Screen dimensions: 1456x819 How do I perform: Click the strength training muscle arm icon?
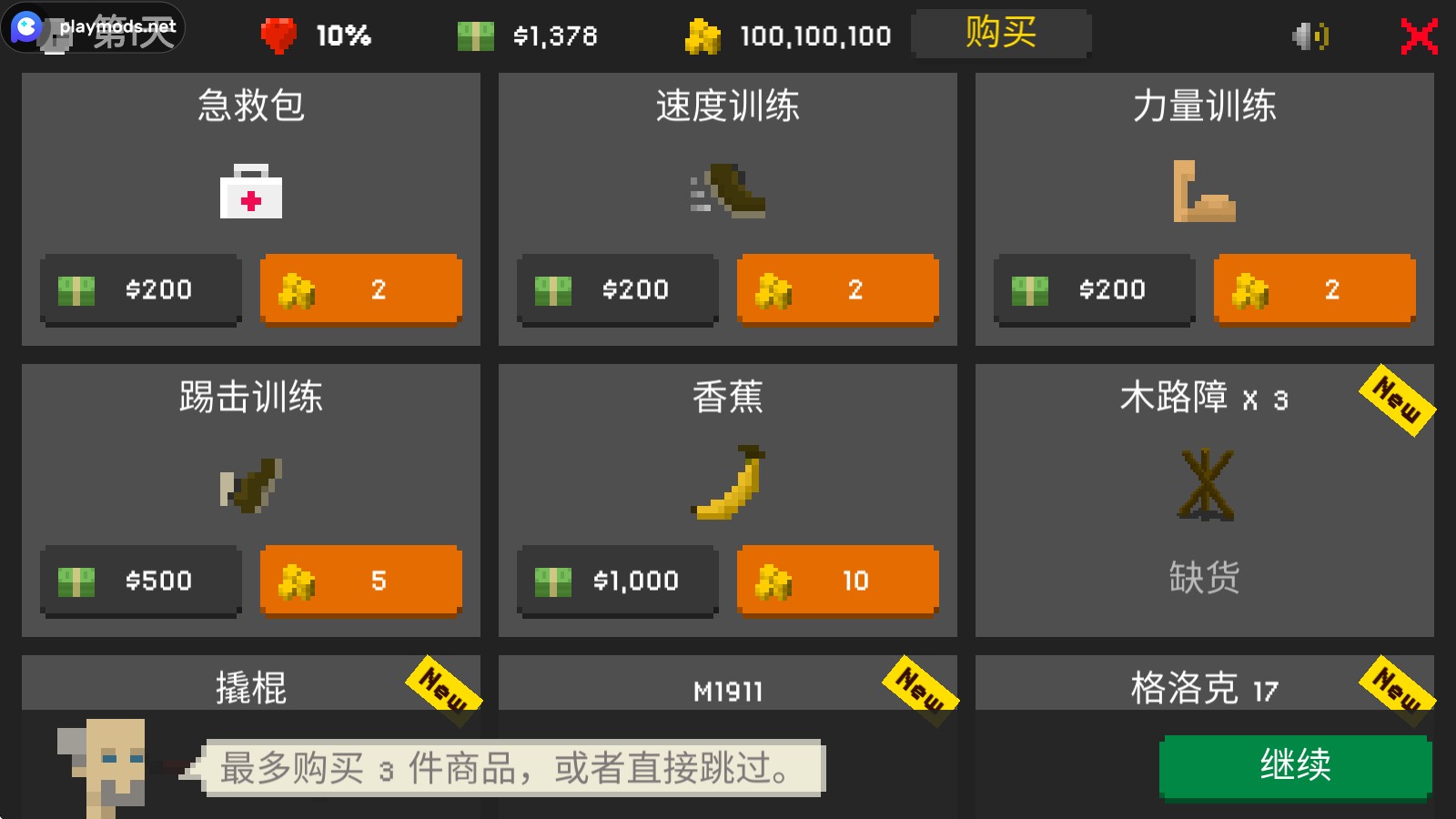tap(1203, 193)
